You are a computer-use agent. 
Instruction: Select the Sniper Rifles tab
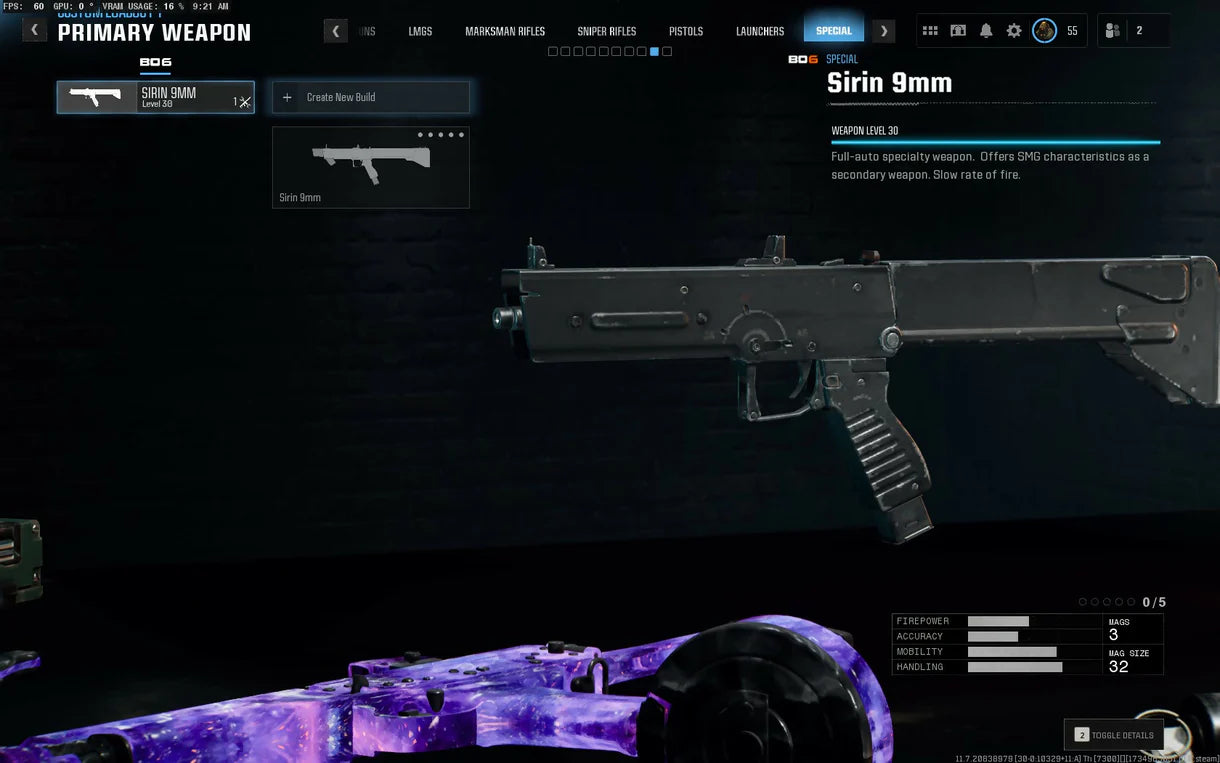click(x=607, y=31)
